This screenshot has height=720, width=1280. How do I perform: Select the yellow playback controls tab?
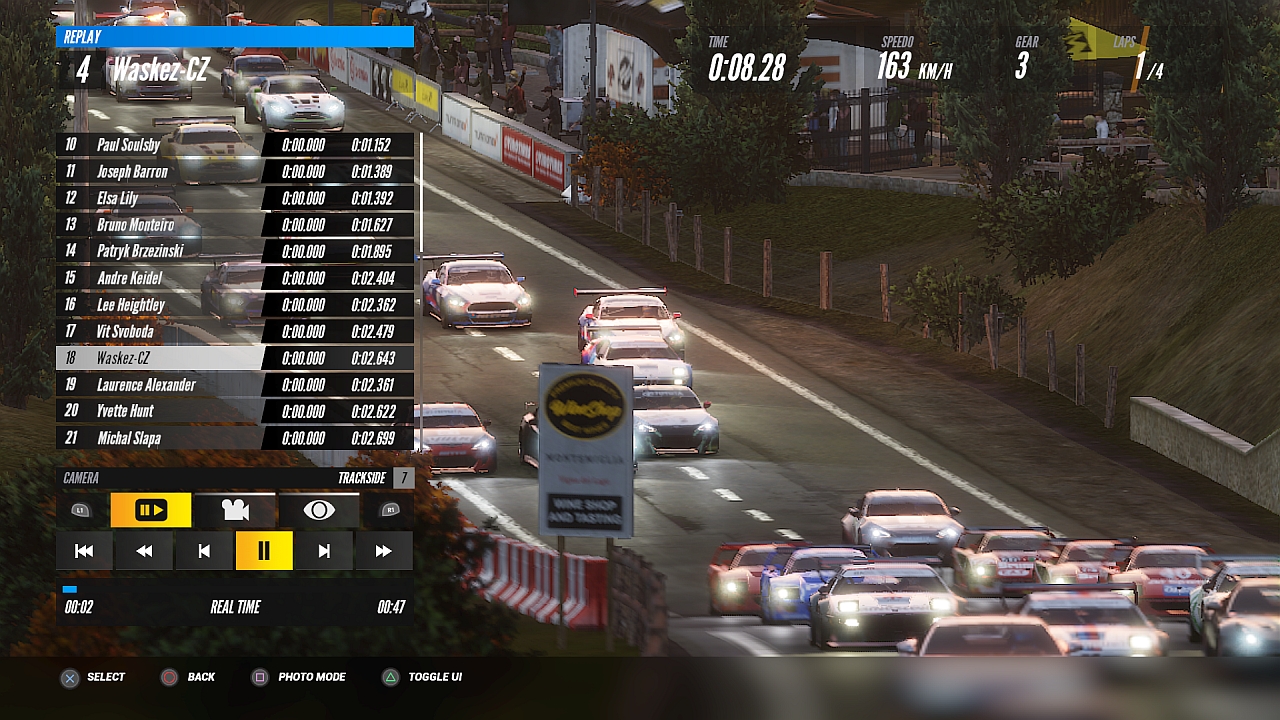(x=151, y=510)
